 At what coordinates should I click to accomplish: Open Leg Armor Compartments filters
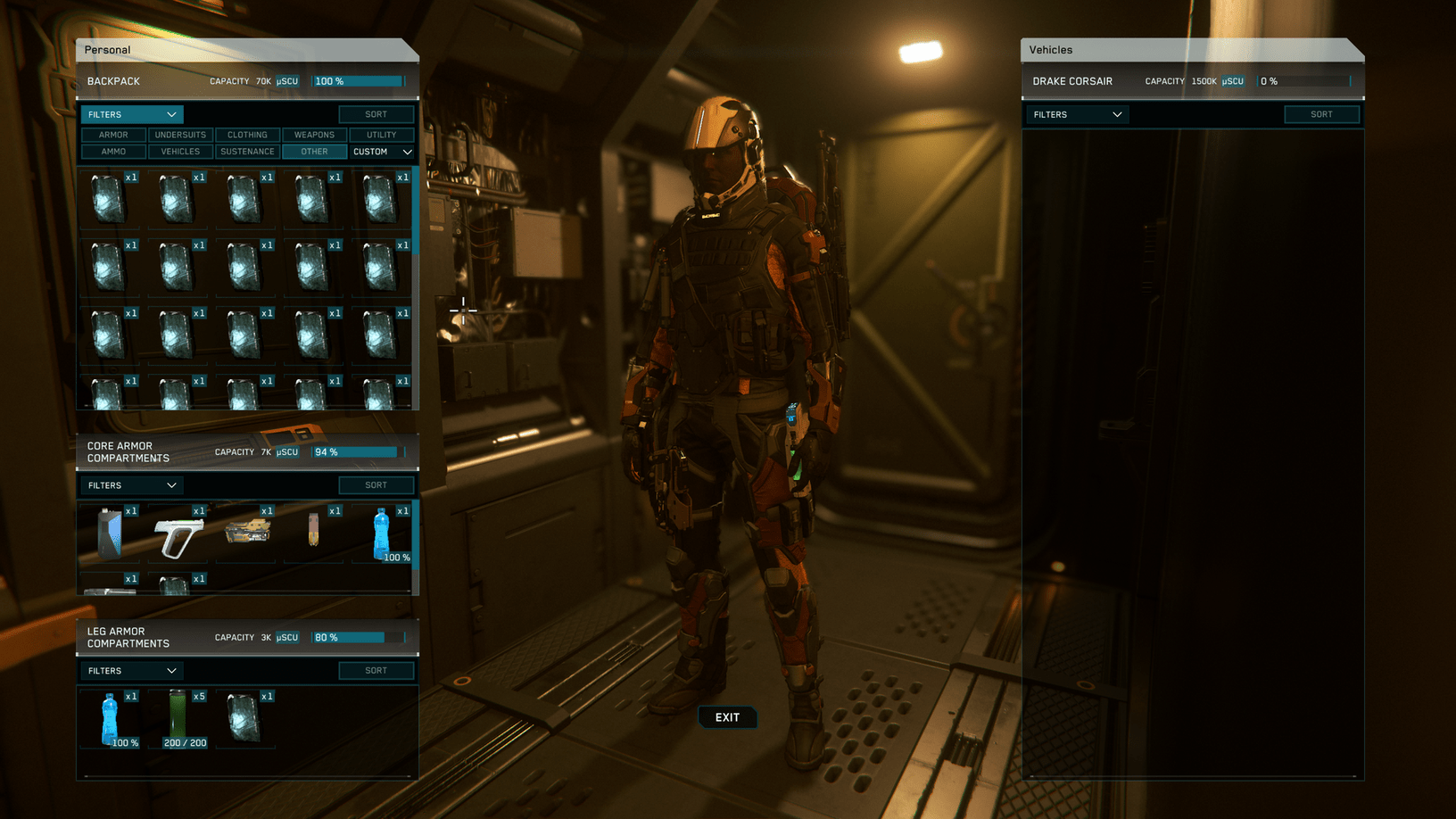tap(132, 671)
